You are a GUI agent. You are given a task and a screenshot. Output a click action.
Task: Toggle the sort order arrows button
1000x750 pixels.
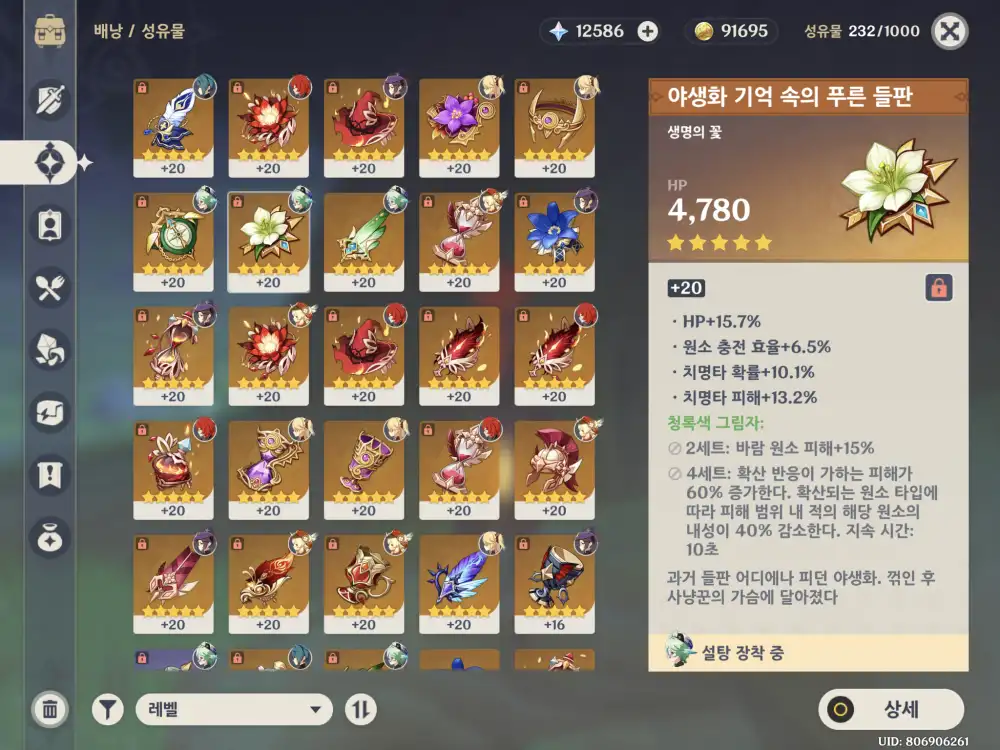click(x=361, y=710)
